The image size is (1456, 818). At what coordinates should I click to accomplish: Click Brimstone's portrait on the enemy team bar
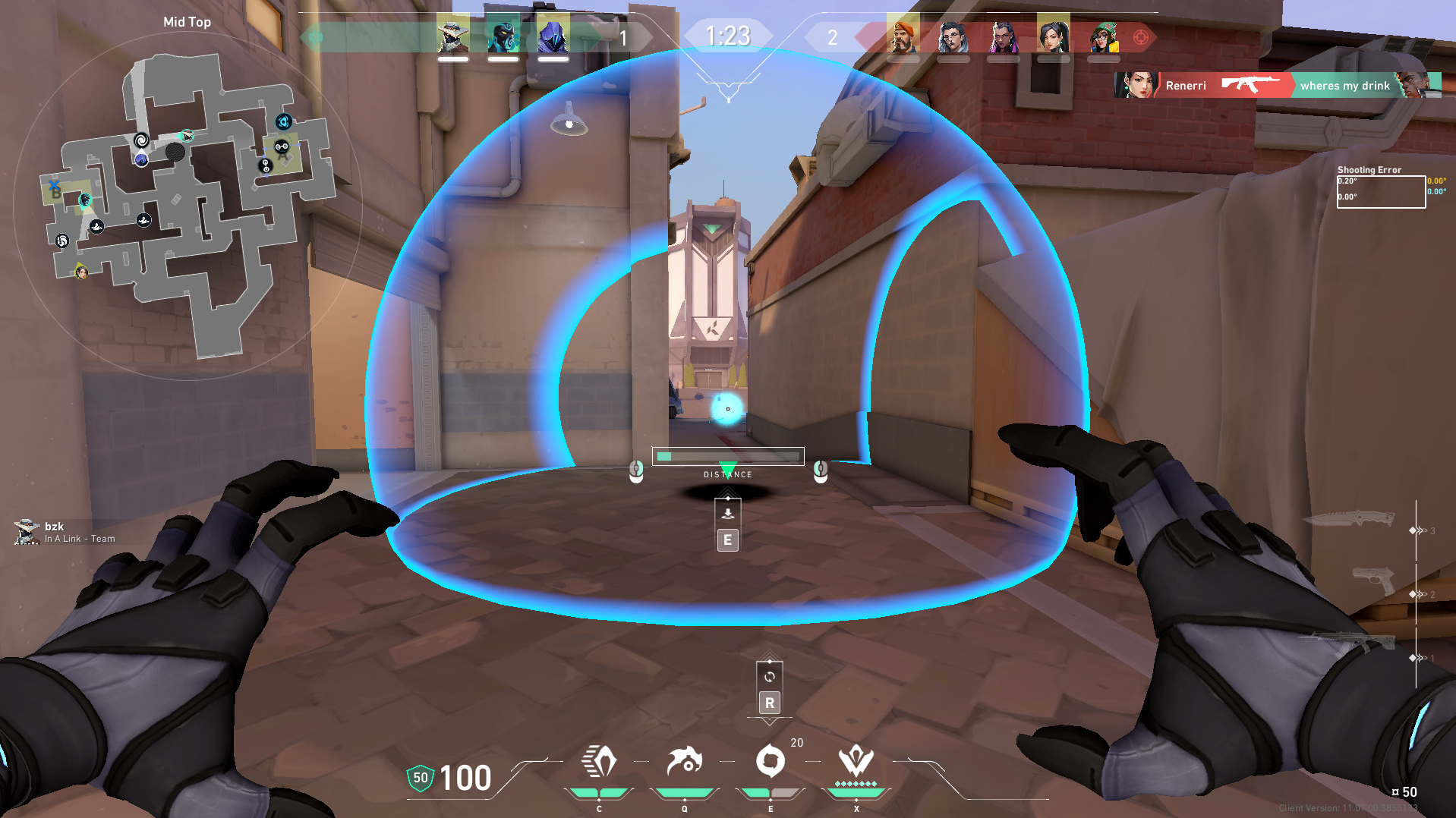tap(903, 35)
